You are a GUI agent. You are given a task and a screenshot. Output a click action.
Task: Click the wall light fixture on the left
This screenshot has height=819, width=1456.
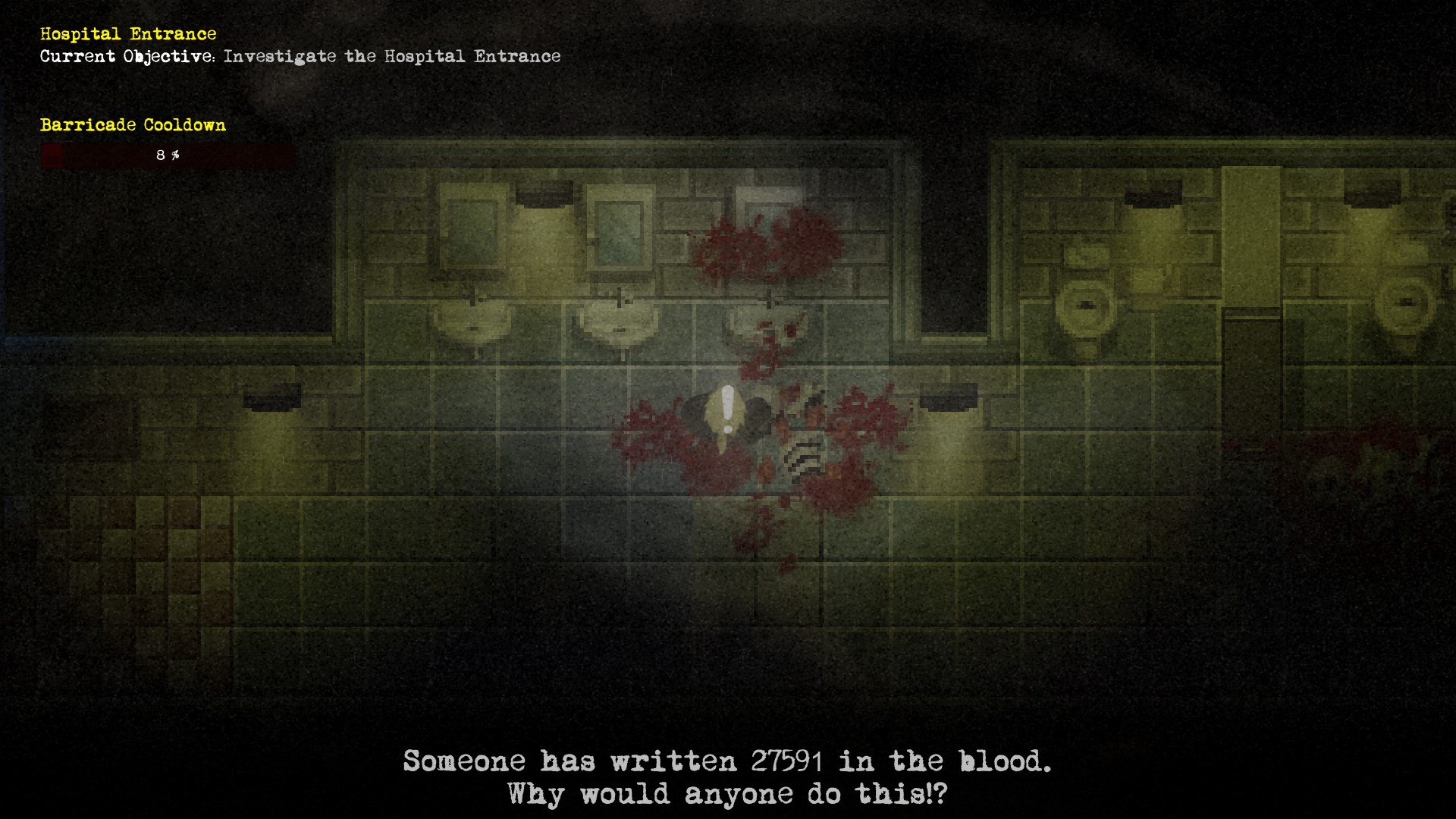pyautogui.click(x=271, y=396)
